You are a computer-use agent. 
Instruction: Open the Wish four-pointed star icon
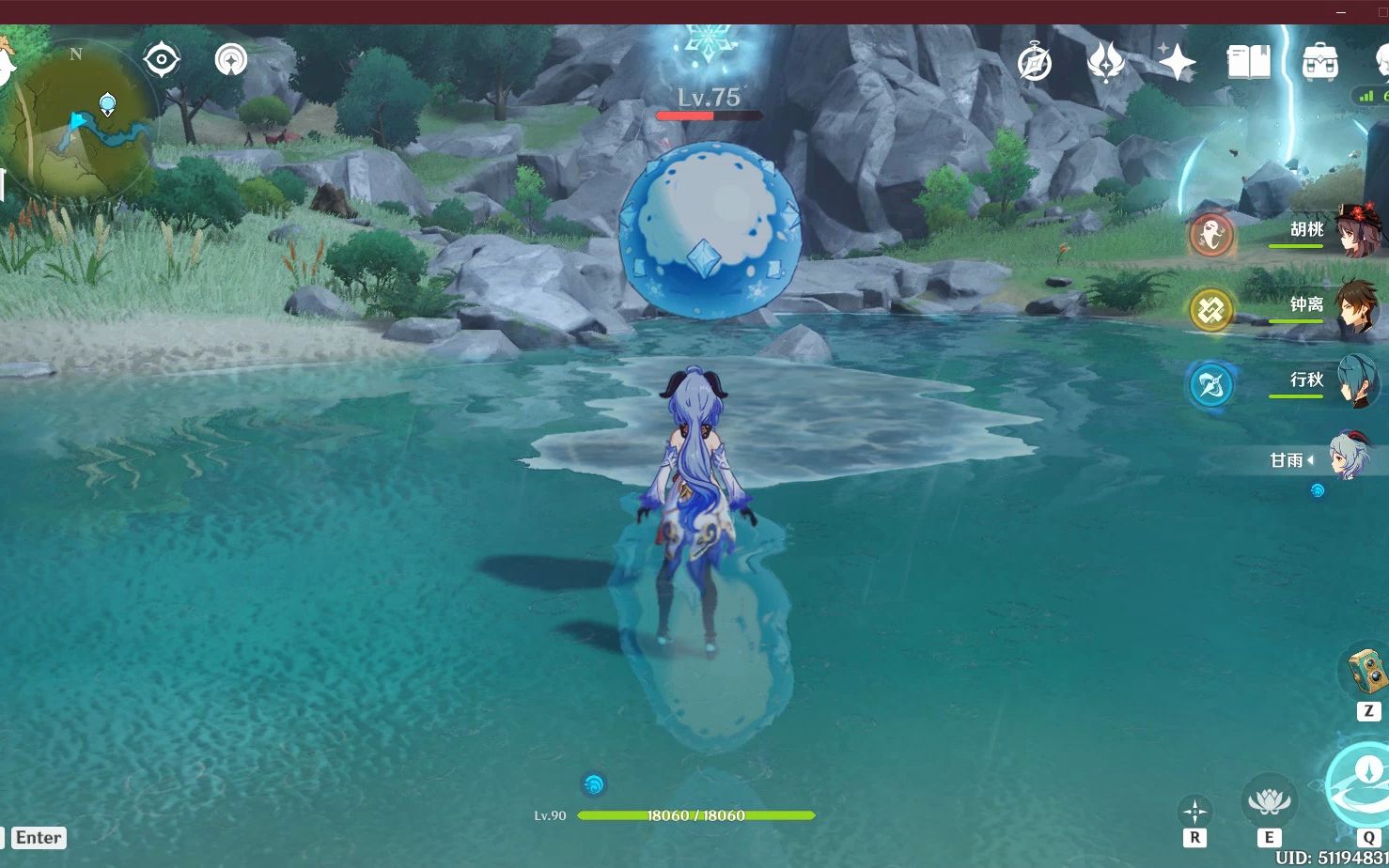pos(1176,63)
